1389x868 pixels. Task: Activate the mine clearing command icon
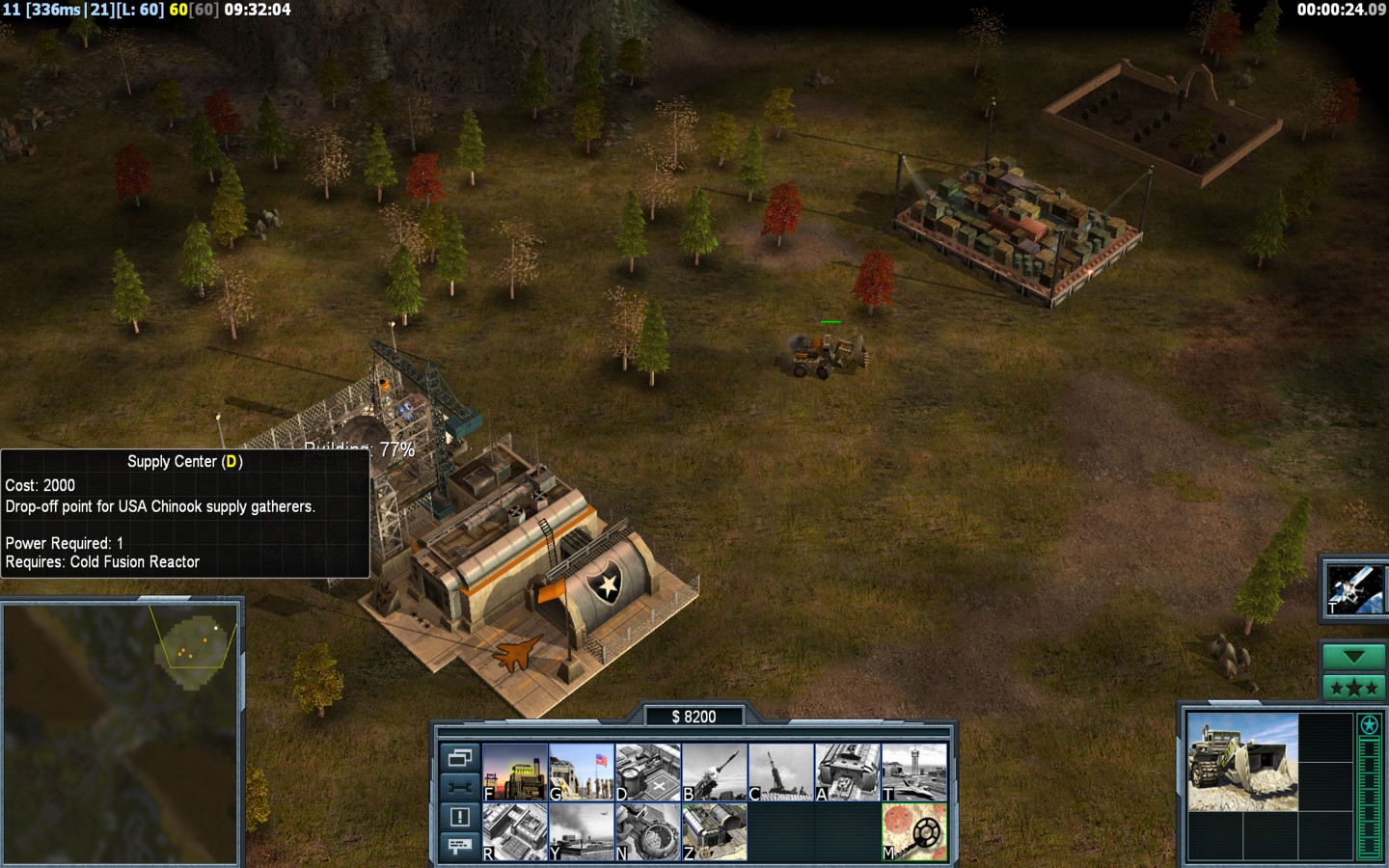coord(913,831)
